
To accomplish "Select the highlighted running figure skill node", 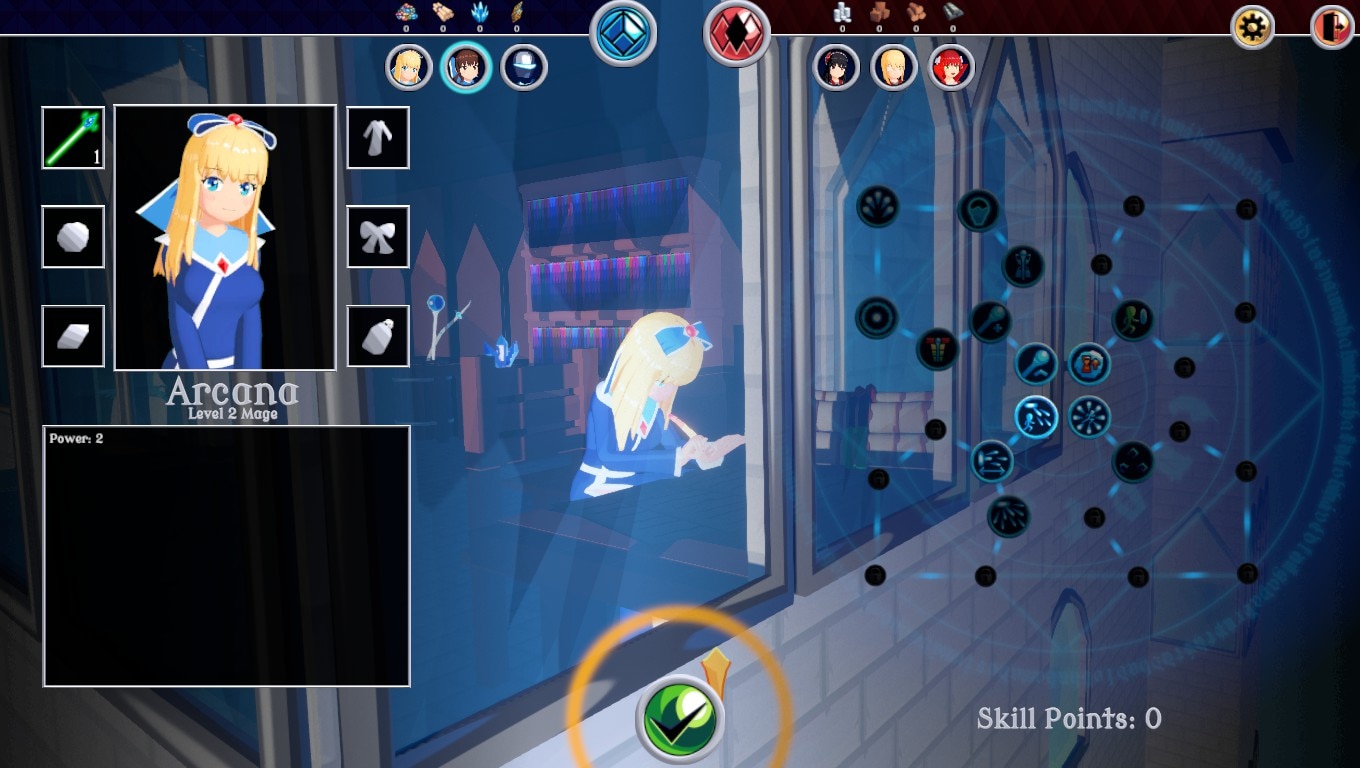I will pyautogui.click(x=1037, y=416).
